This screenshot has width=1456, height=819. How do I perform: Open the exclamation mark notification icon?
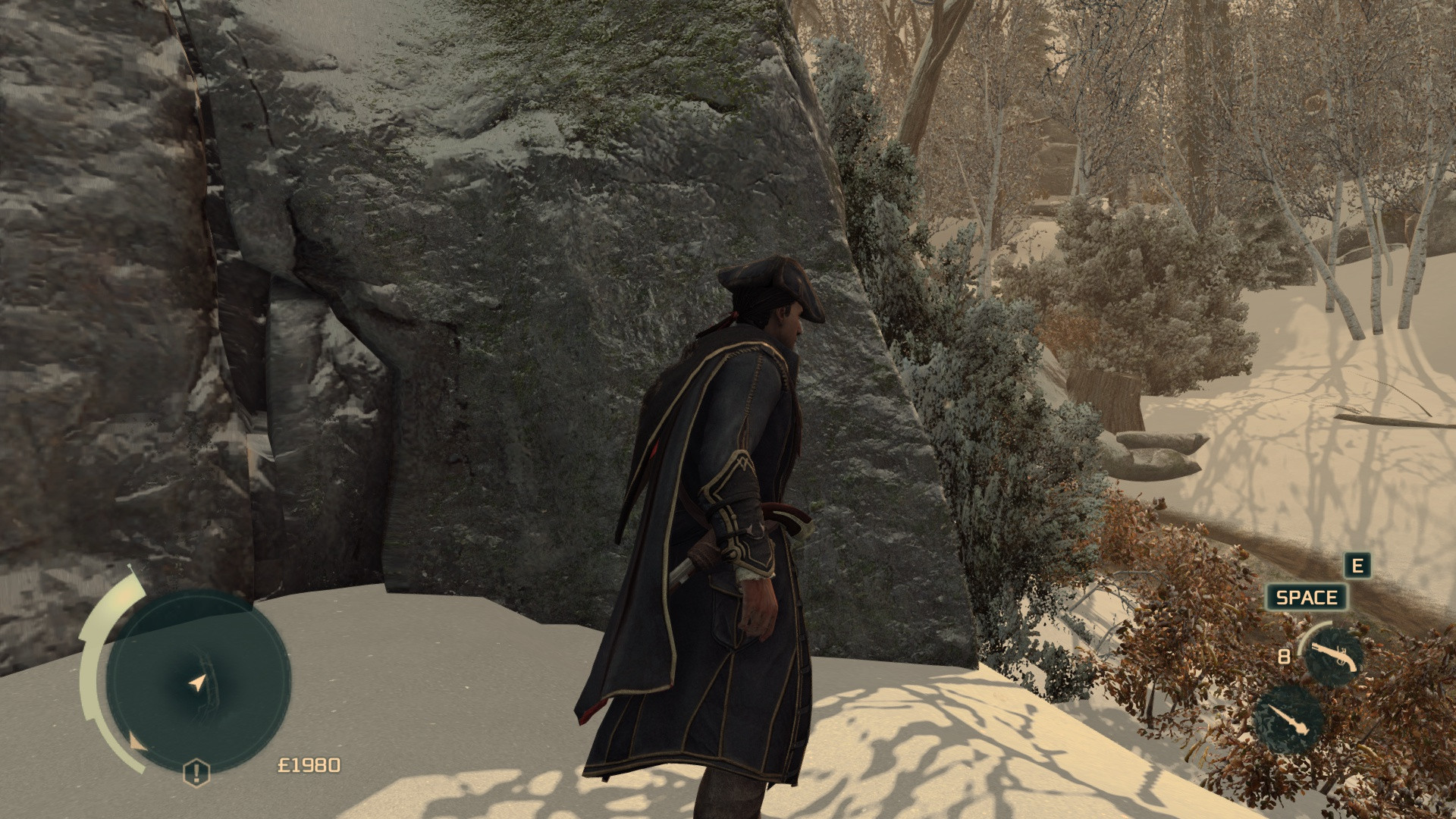point(196,773)
